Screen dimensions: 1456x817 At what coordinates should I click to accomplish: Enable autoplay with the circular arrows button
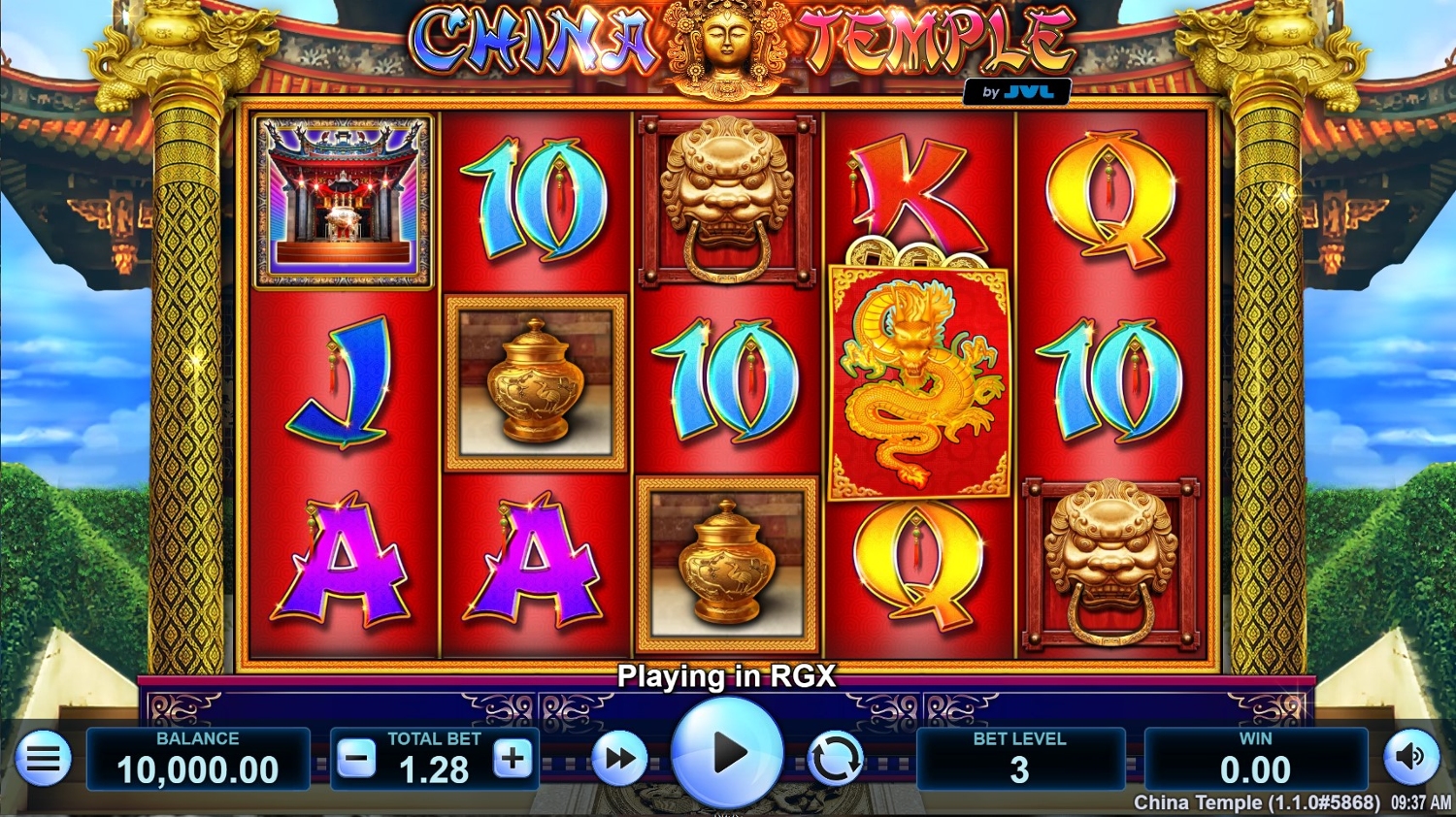tap(835, 759)
